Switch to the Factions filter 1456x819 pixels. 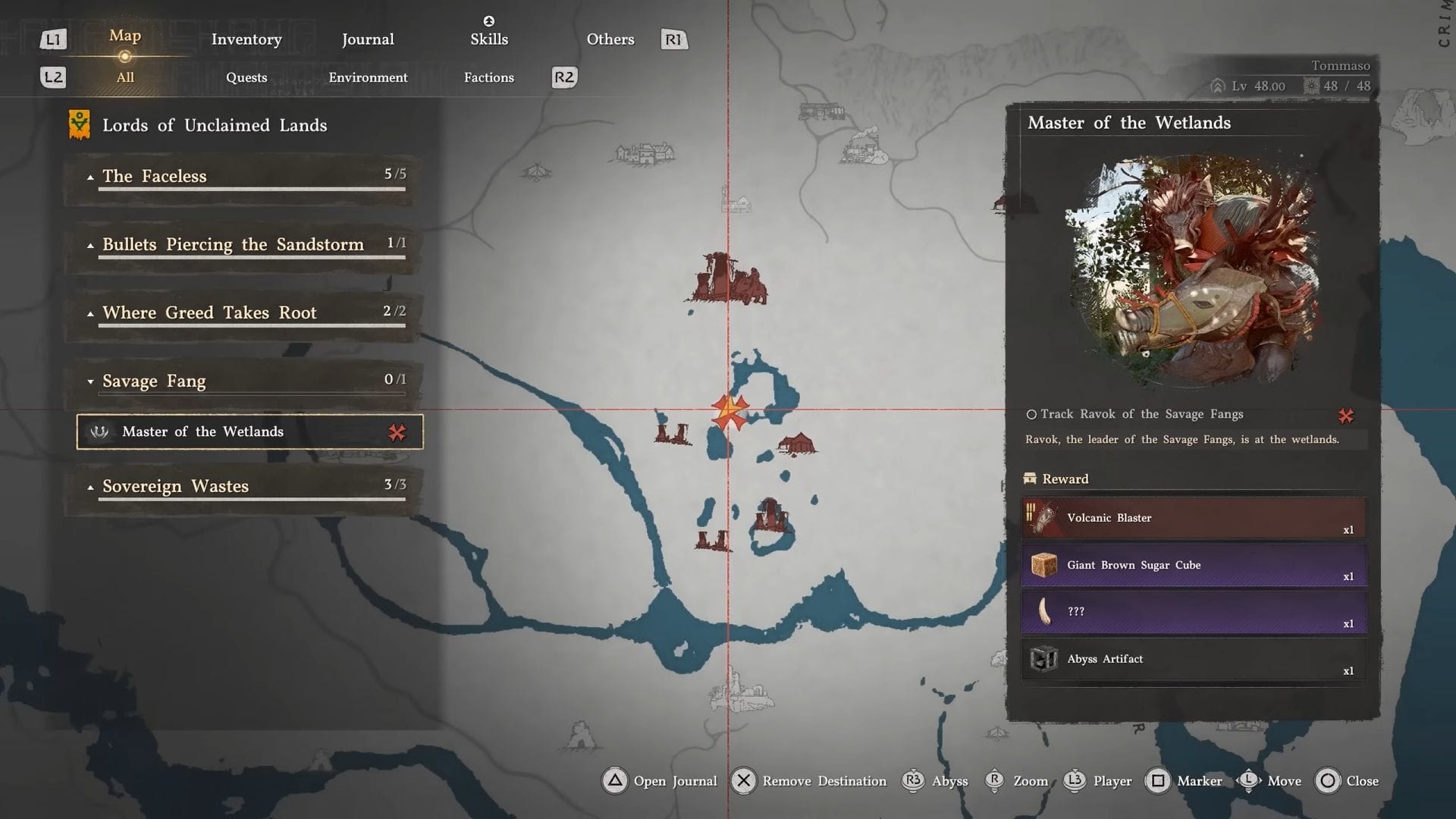489,77
